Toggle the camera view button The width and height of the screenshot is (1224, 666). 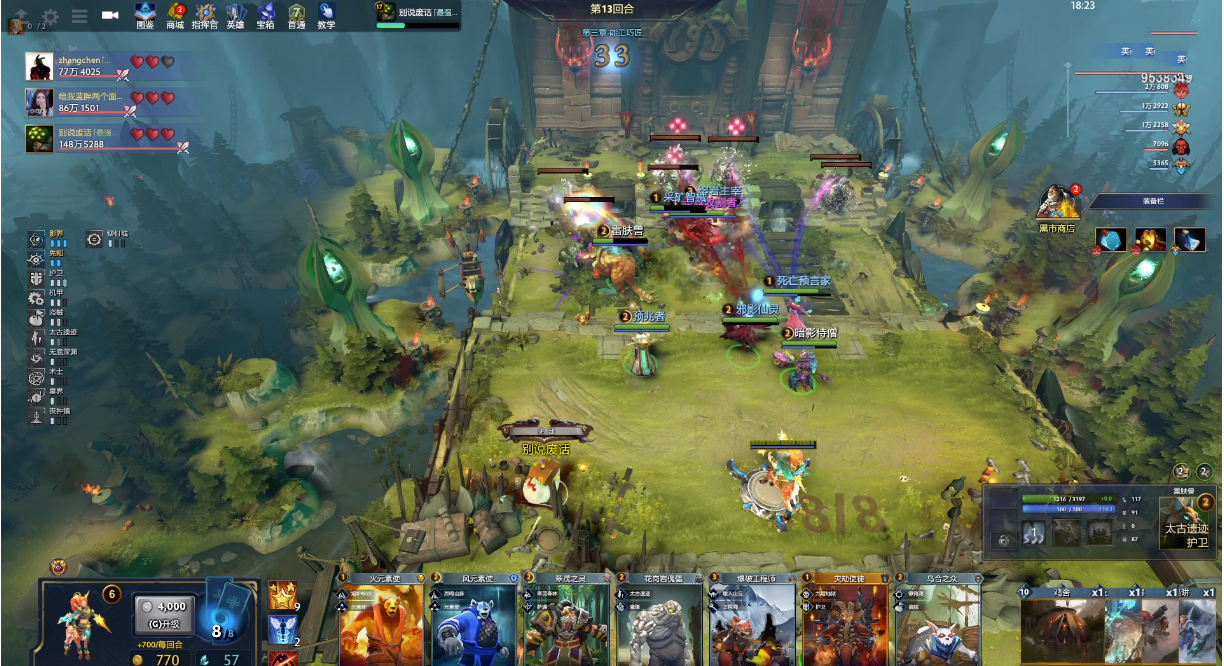110,16
